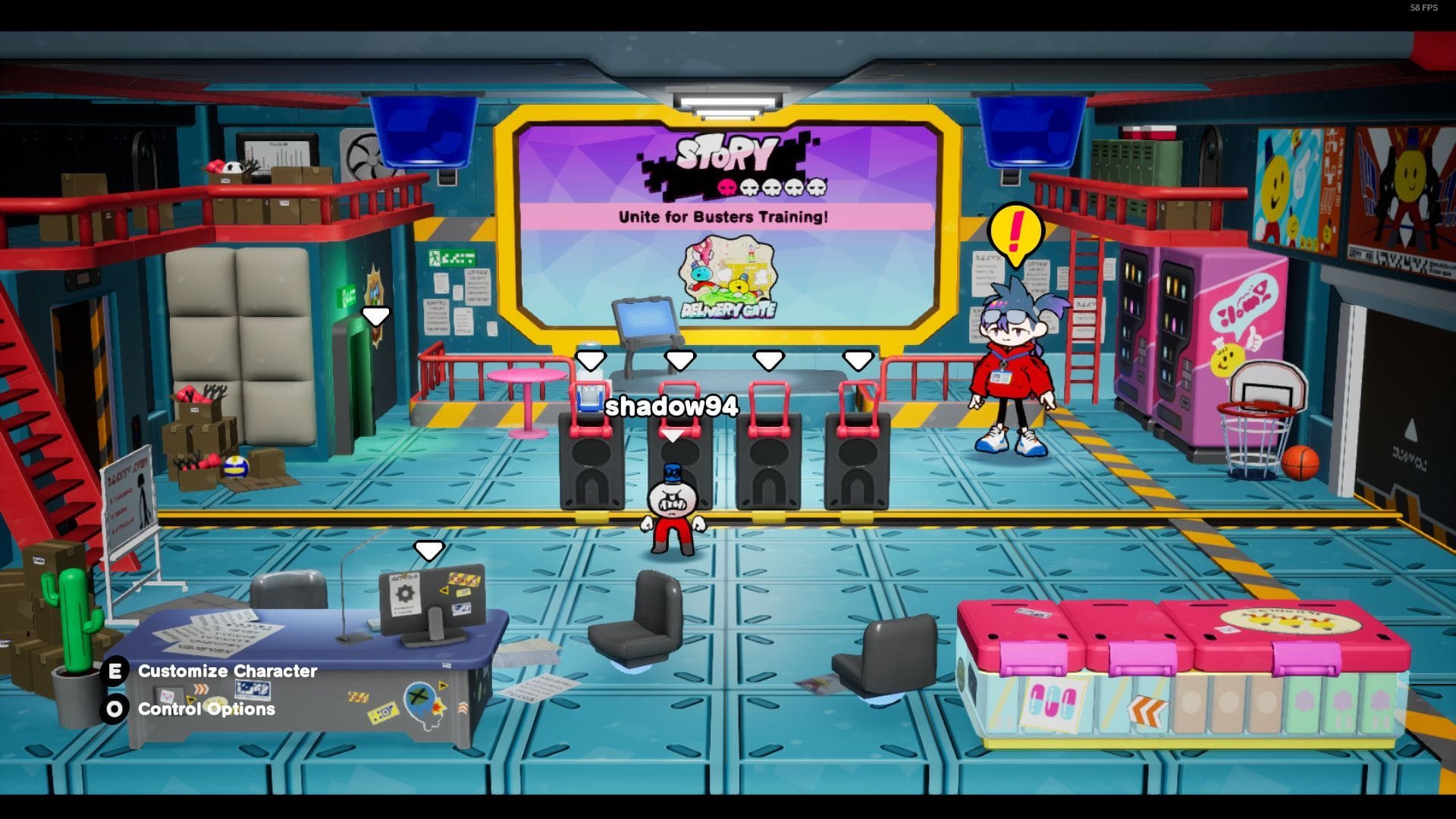Viewport: 1456px width, 819px height.
Task: Open the Control Options menu
Action: click(x=205, y=710)
